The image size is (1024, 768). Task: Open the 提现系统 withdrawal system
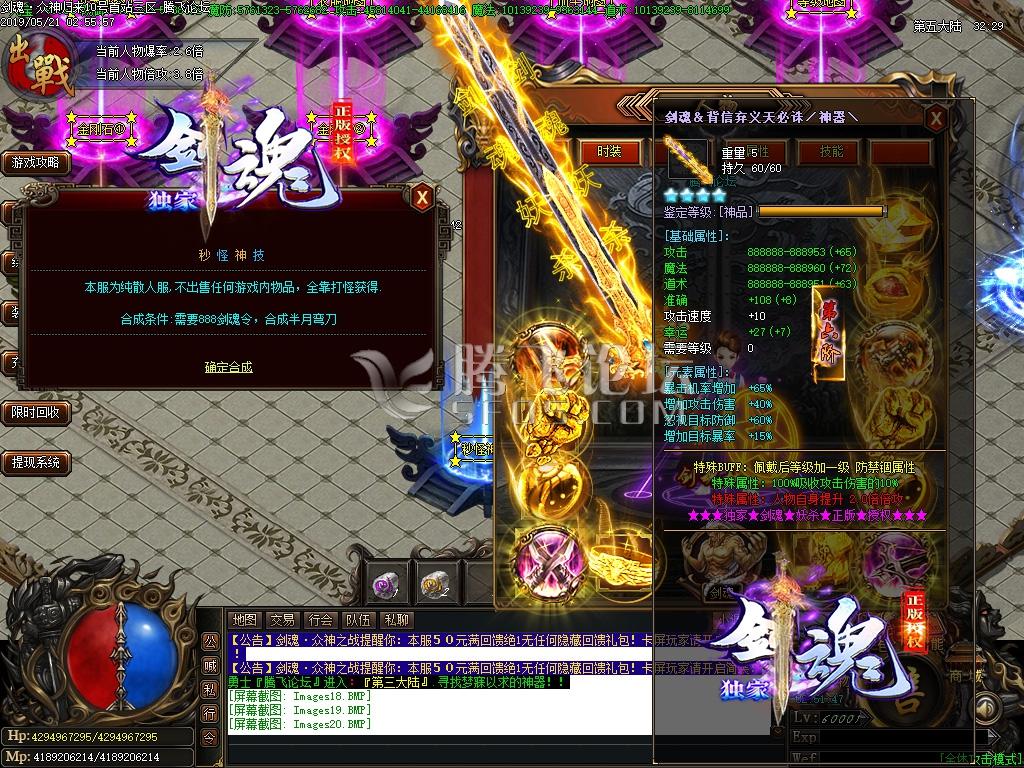tap(36, 462)
